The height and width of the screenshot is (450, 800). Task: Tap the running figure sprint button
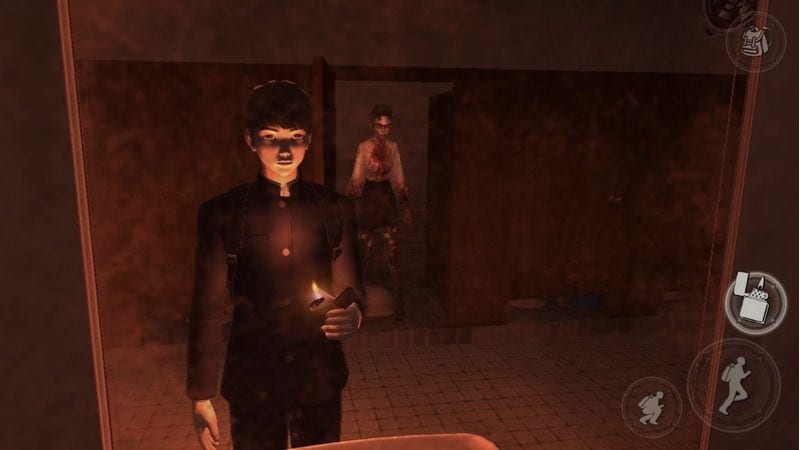tap(733, 385)
